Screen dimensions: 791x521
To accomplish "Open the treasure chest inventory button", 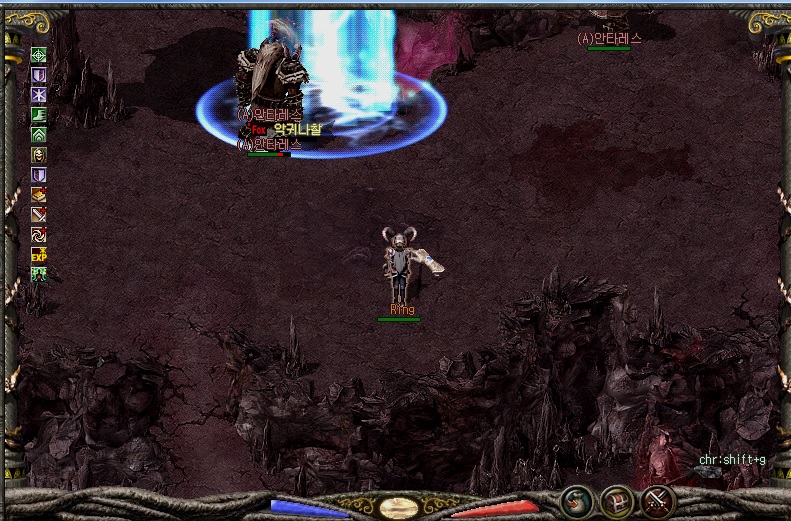I will [x=616, y=499].
